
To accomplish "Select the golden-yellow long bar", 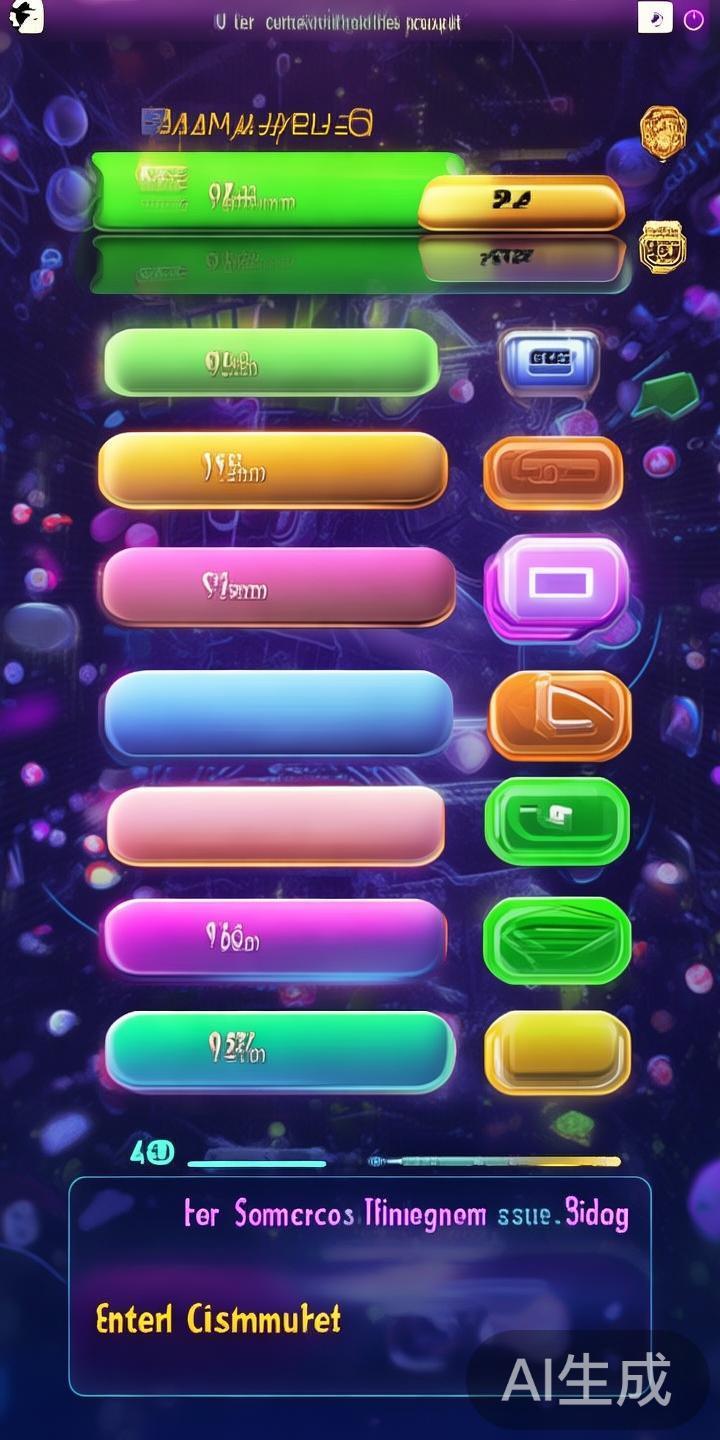I will coord(273,469).
